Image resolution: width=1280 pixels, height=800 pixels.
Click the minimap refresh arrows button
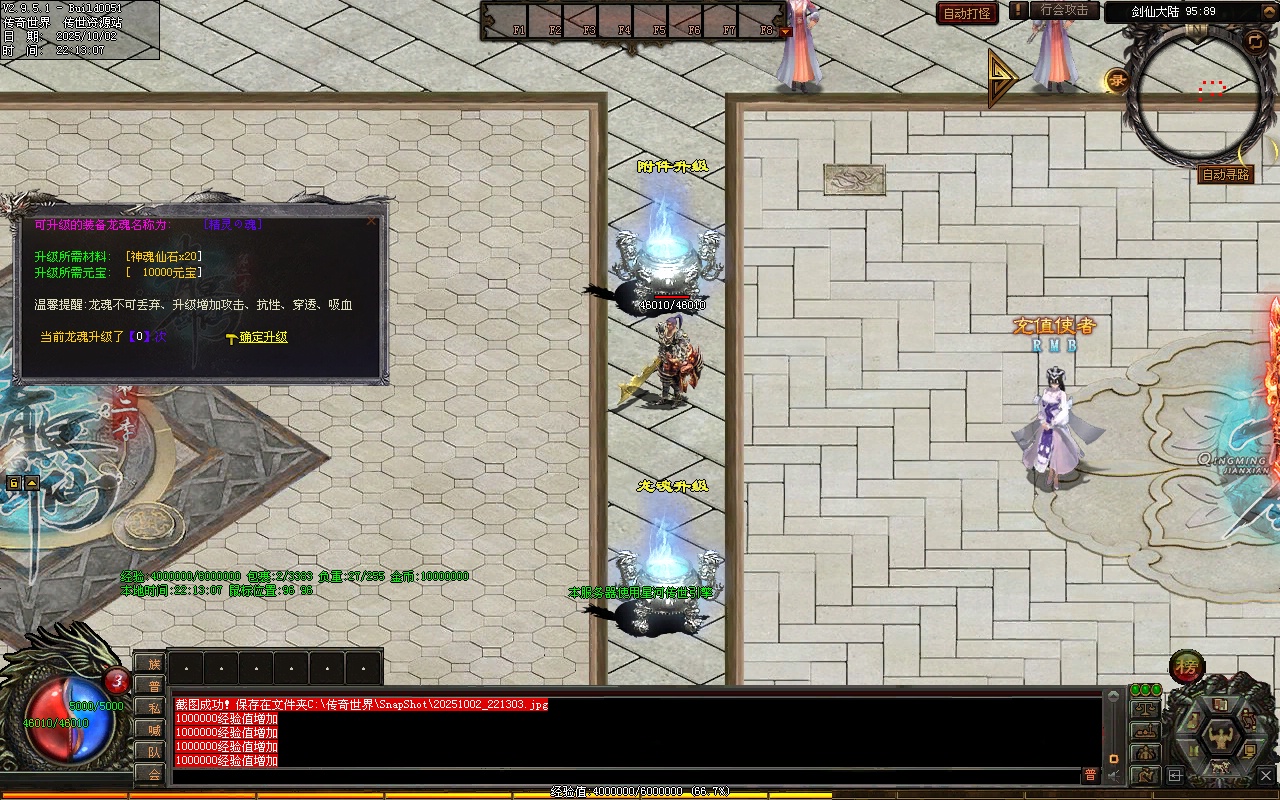coord(1255,41)
